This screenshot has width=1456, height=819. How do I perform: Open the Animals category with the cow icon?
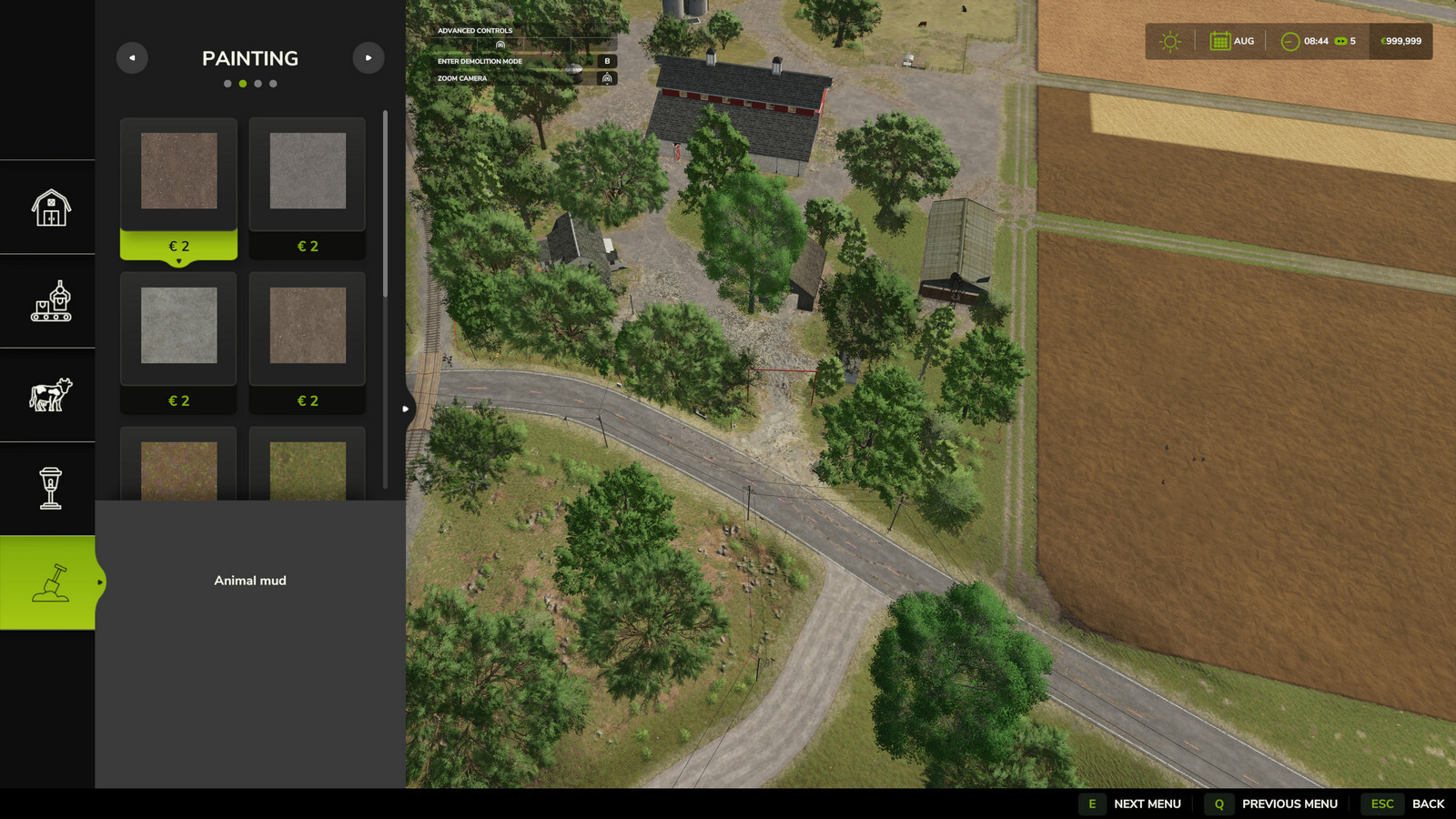[x=47, y=394]
